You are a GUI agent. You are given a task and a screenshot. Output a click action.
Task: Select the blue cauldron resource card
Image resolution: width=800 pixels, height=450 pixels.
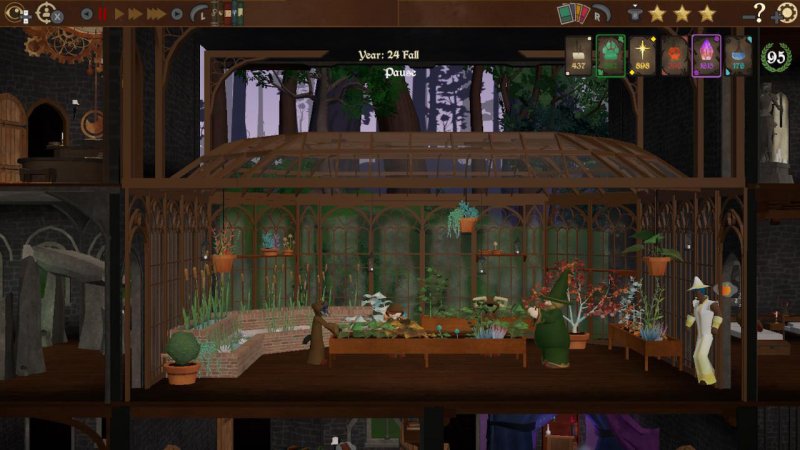point(738,56)
